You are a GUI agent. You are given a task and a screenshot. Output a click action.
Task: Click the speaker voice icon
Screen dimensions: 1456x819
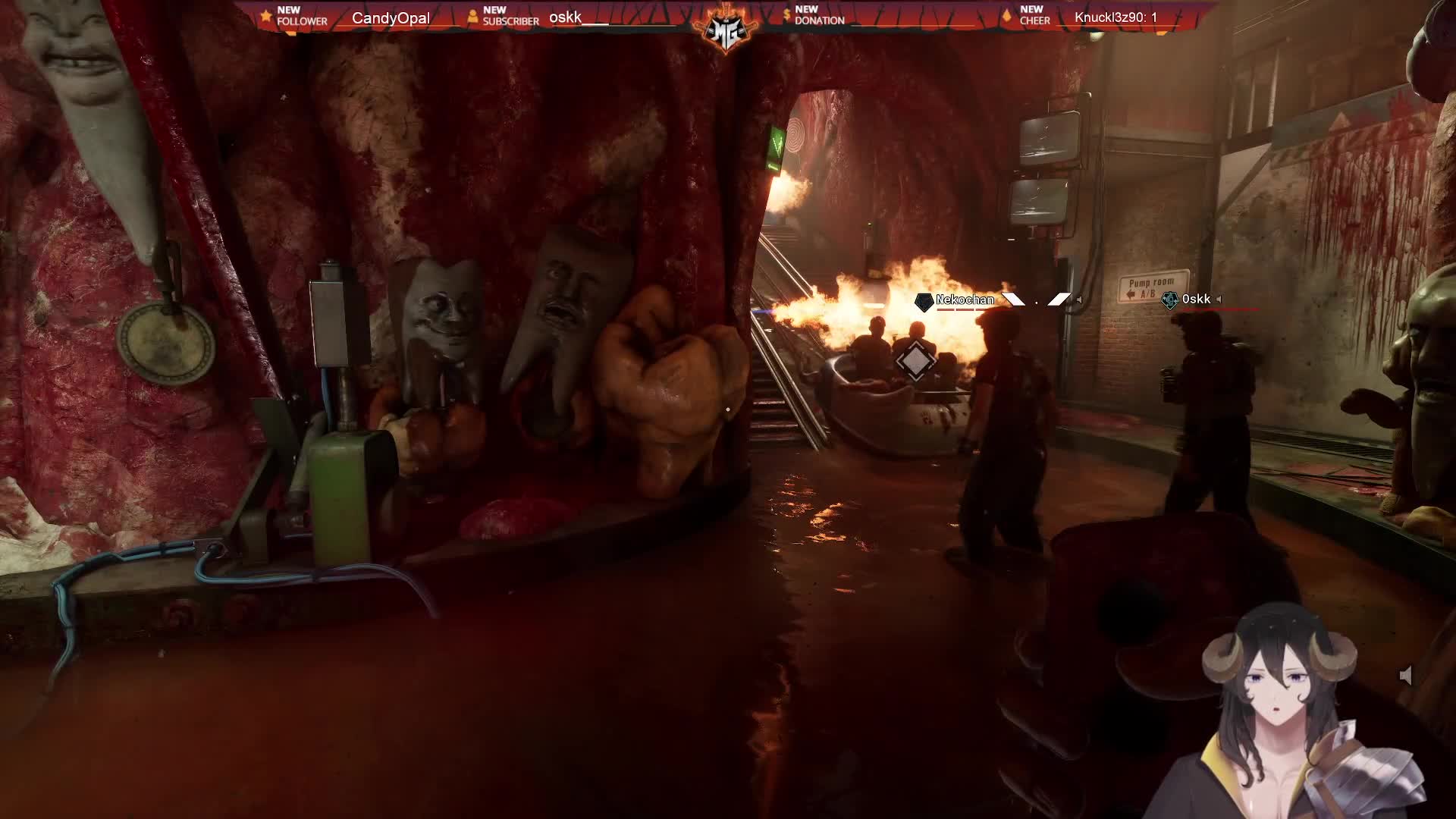point(1405,676)
